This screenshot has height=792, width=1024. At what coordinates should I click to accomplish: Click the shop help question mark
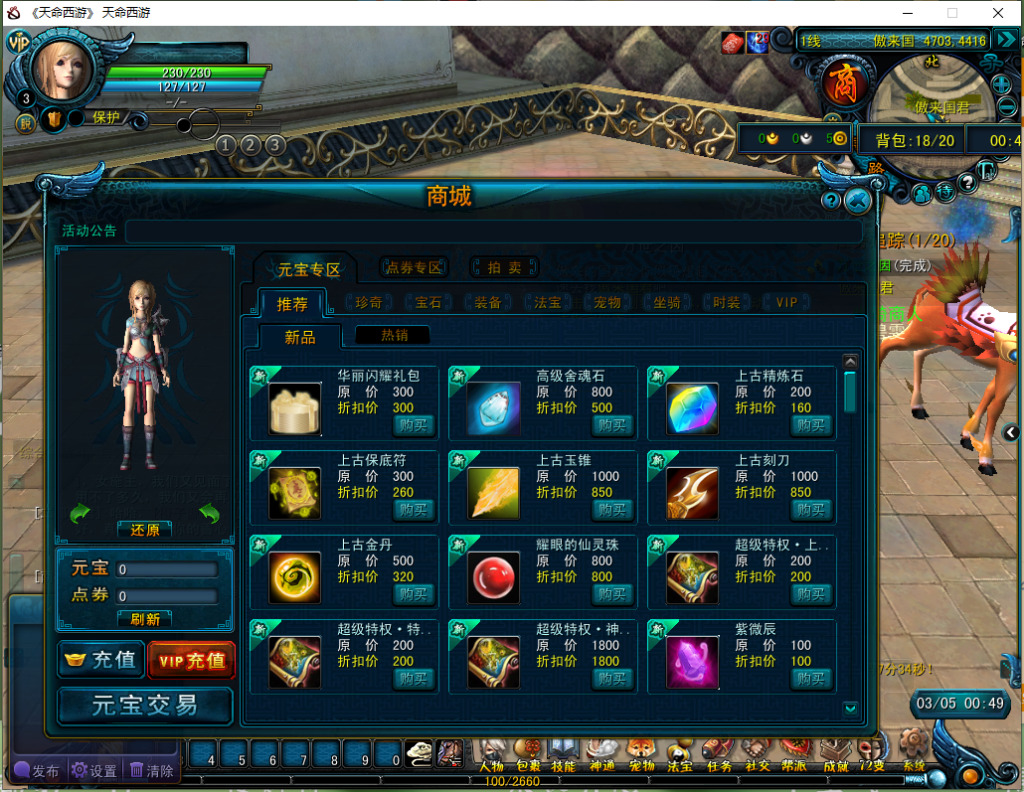[x=830, y=201]
